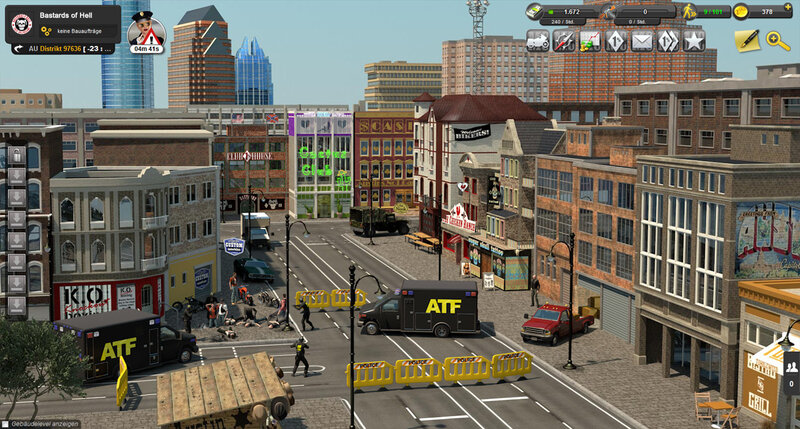Click the yellow running member icon
Viewport: 800px width, 429px height.
(x=688, y=11)
